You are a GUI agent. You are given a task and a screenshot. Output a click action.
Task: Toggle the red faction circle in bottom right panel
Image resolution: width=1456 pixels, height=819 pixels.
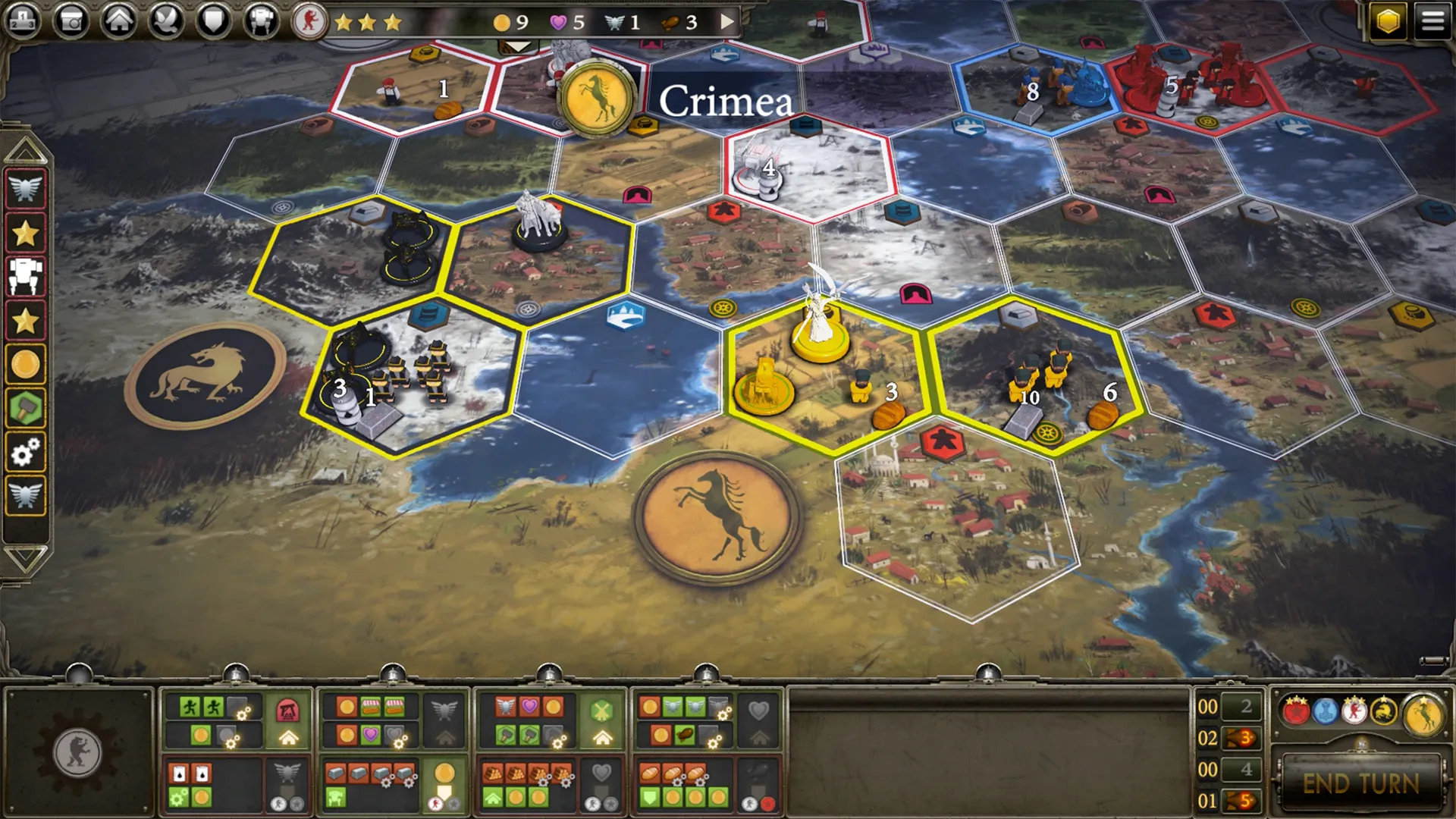click(1296, 711)
